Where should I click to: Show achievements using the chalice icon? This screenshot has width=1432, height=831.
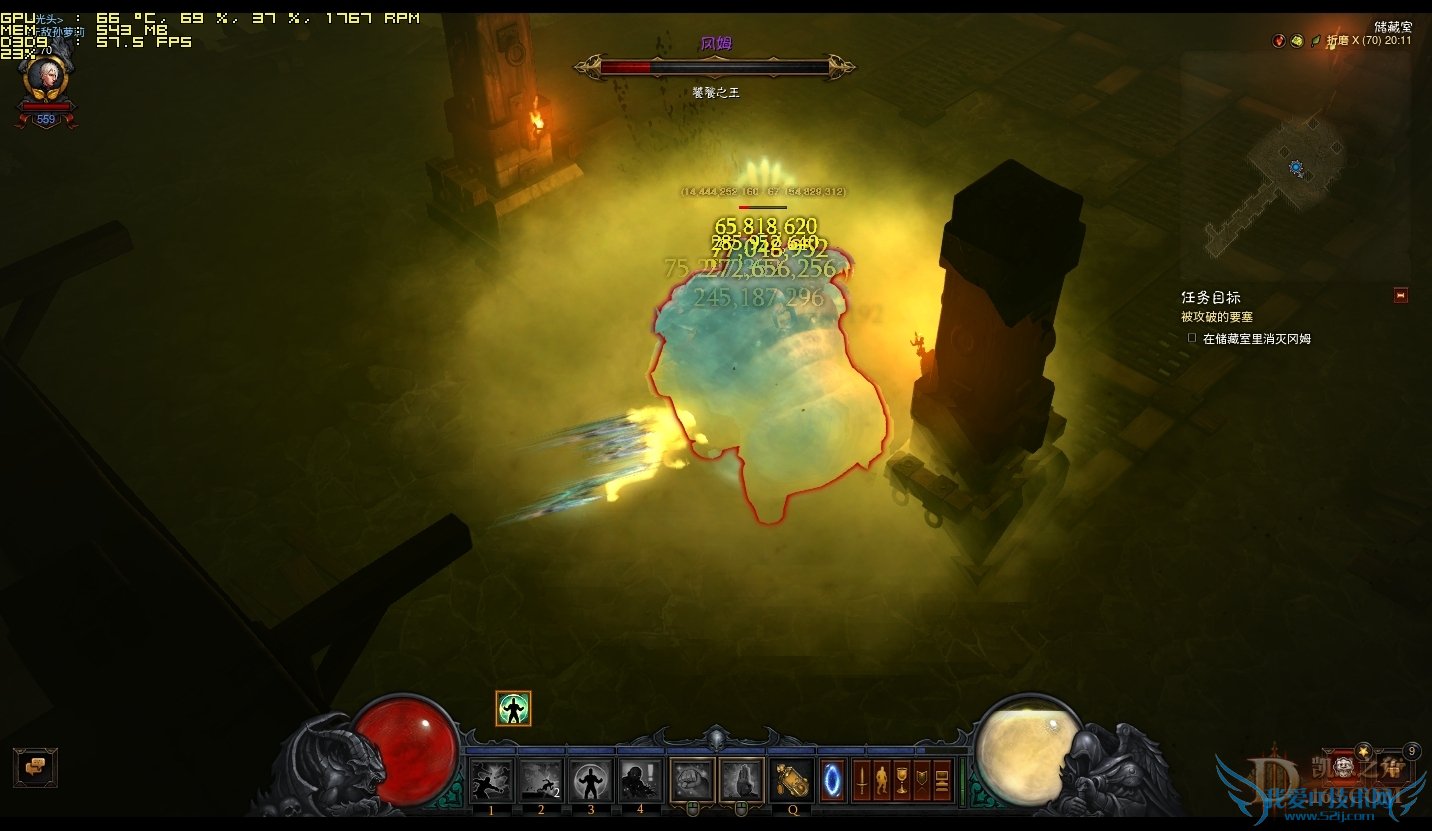901,781
